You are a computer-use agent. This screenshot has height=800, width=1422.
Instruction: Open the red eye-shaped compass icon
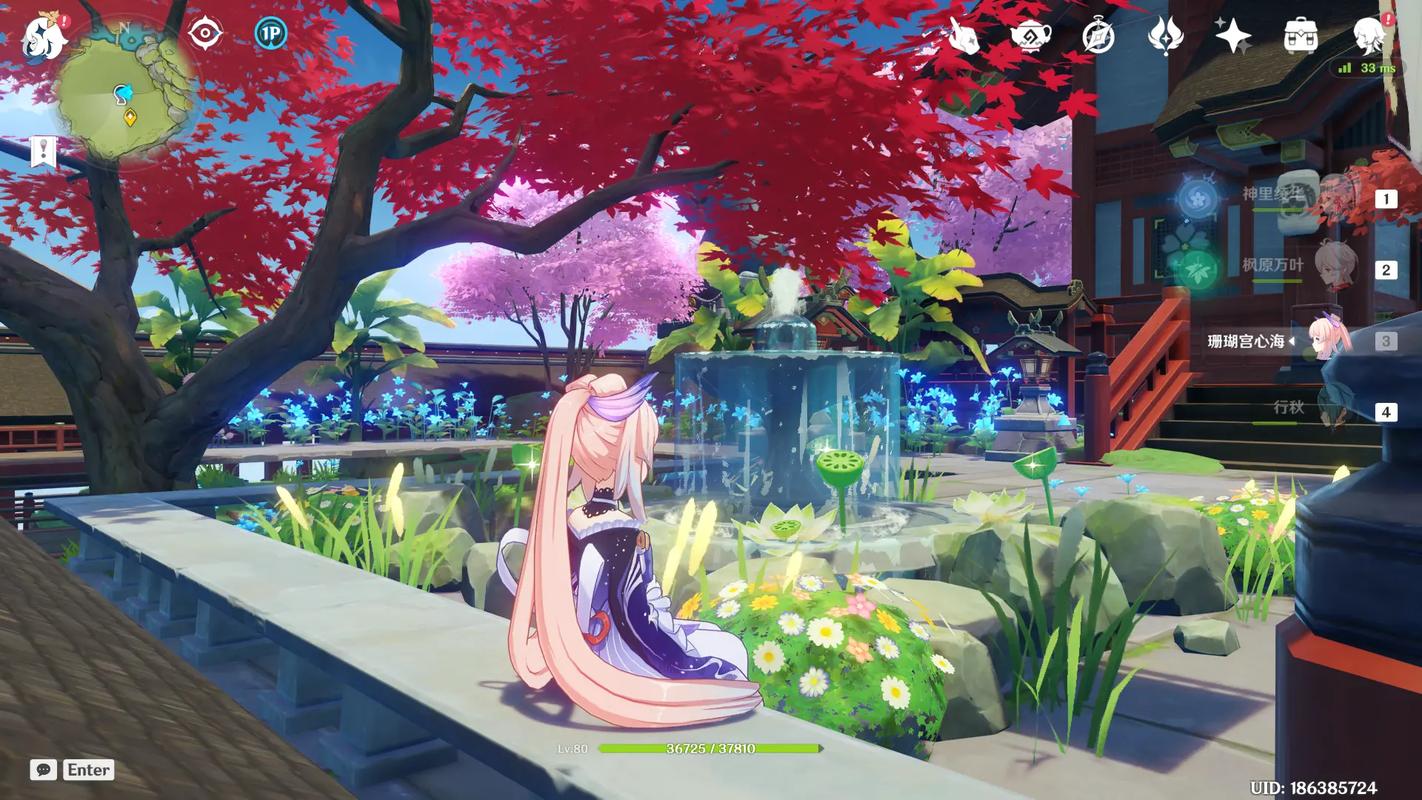click(205, 34)
